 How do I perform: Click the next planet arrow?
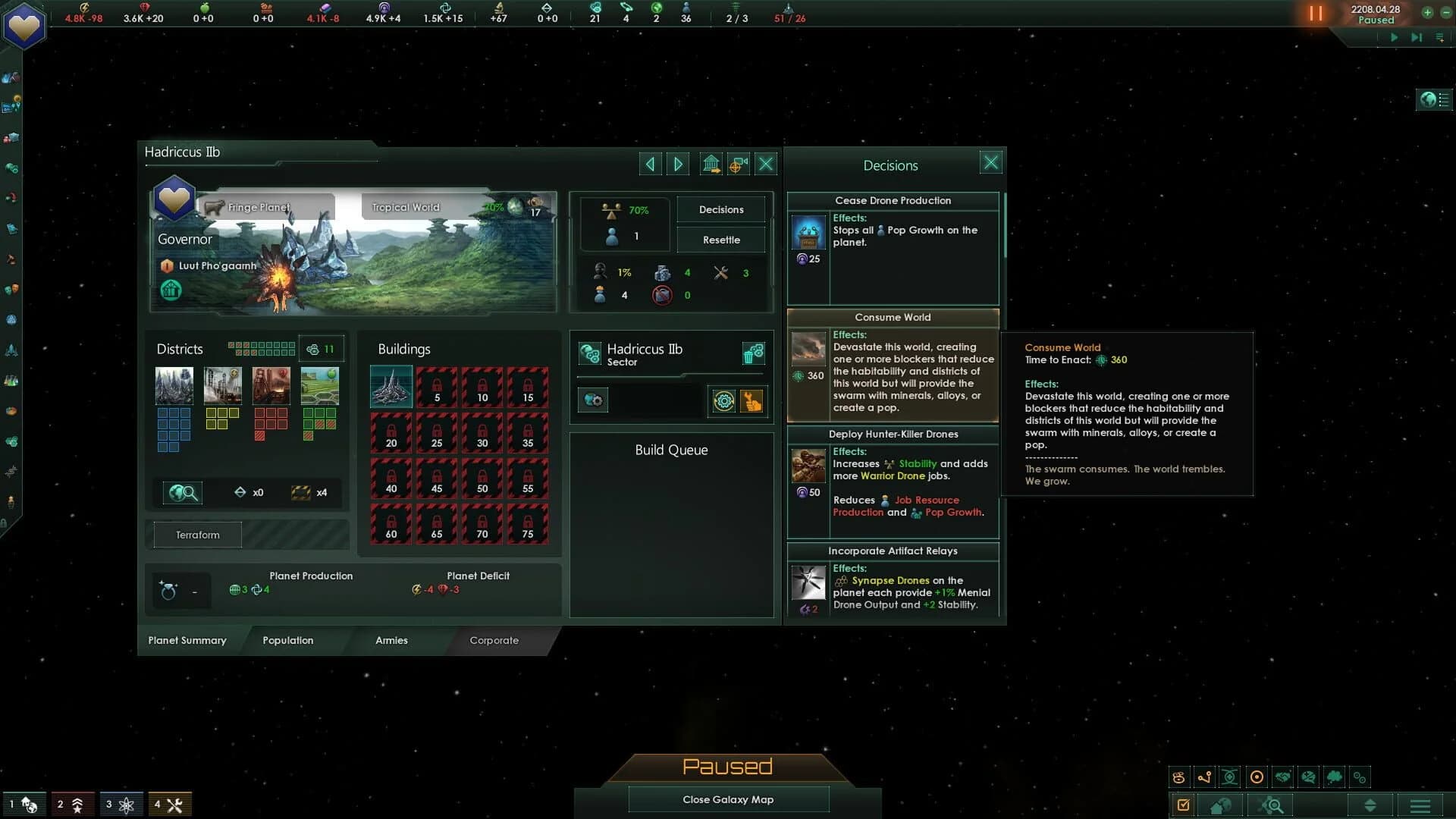[x=677, y=164]
